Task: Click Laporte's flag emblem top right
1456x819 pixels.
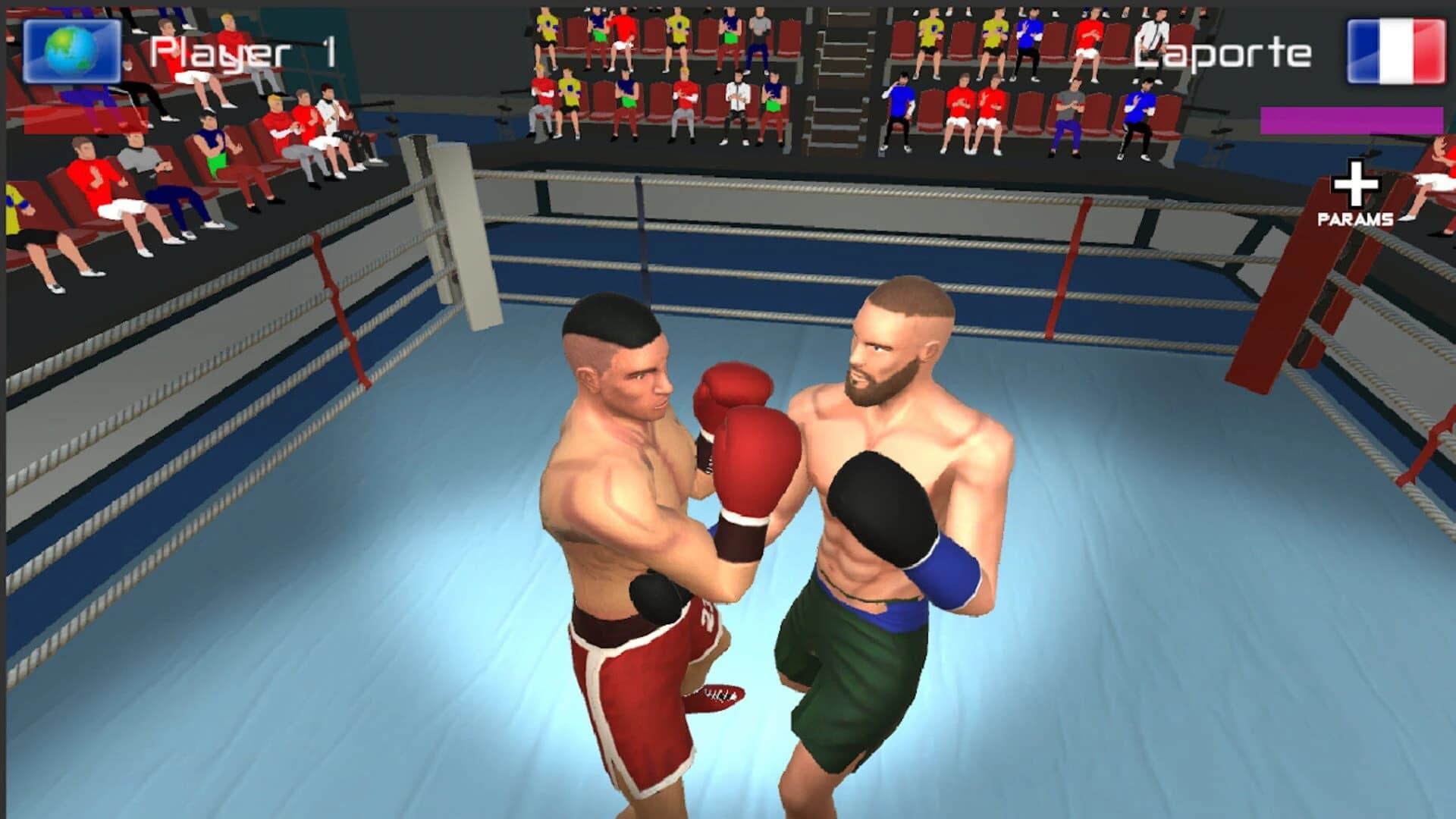Action: click(x=1397, y=51)
